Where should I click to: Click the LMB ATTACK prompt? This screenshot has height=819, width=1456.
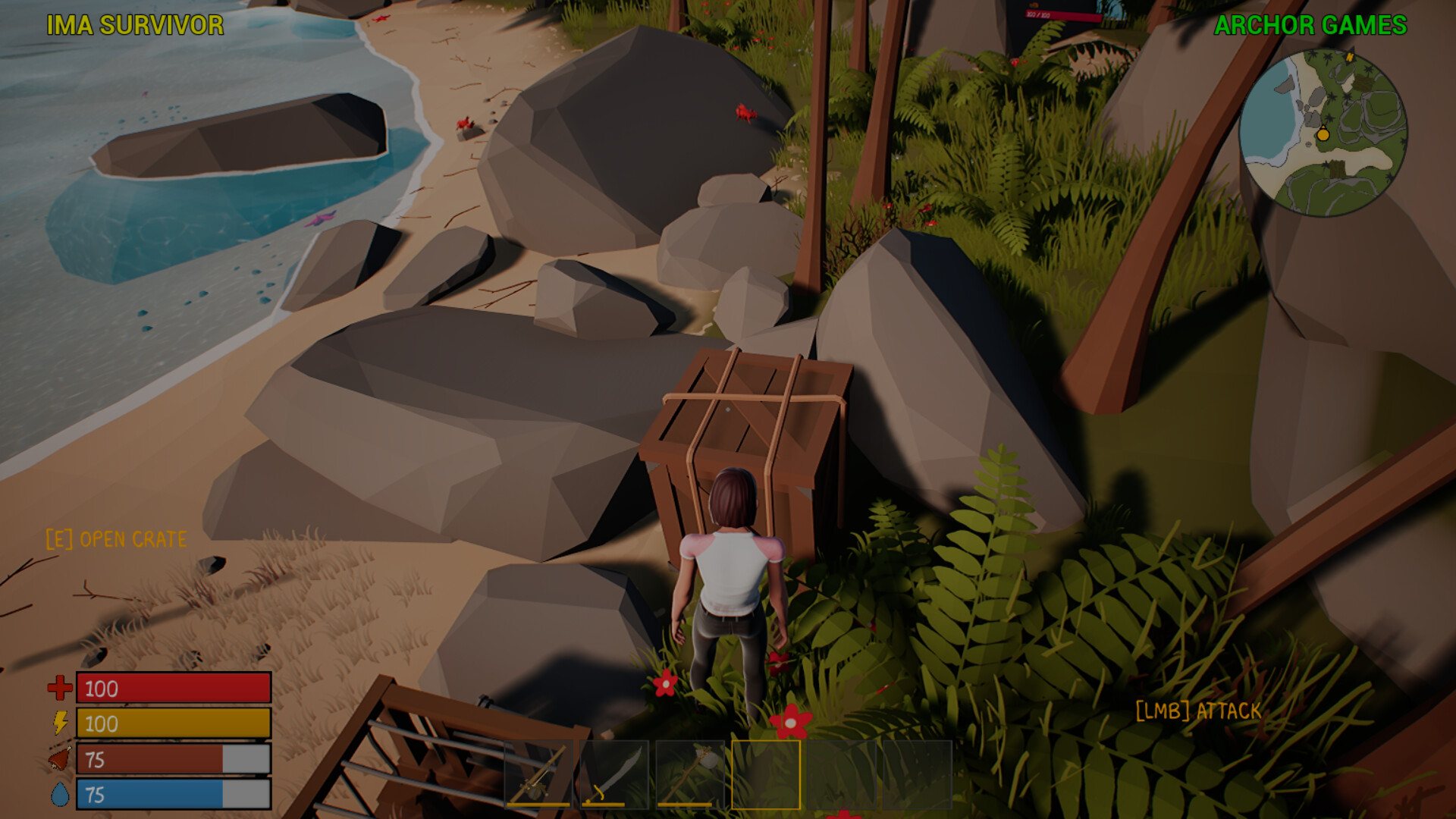[x=1197, y=711]
